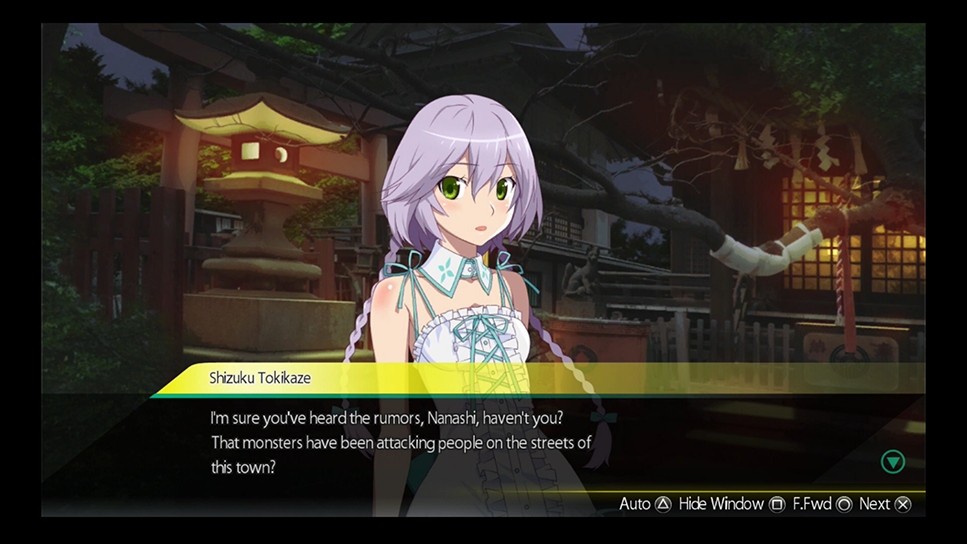Viewport: 967px width, 544px height.
Task: Click the green down-arrow continue indicator
Action: click(x=892, y=461)
